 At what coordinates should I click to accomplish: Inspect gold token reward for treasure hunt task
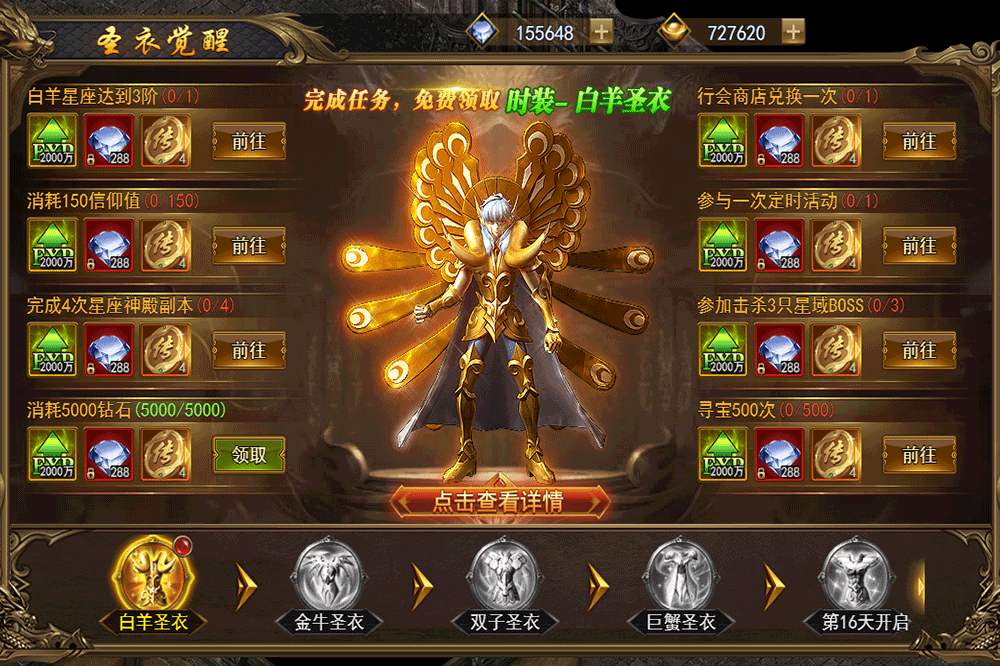click(x=835, y=455)
